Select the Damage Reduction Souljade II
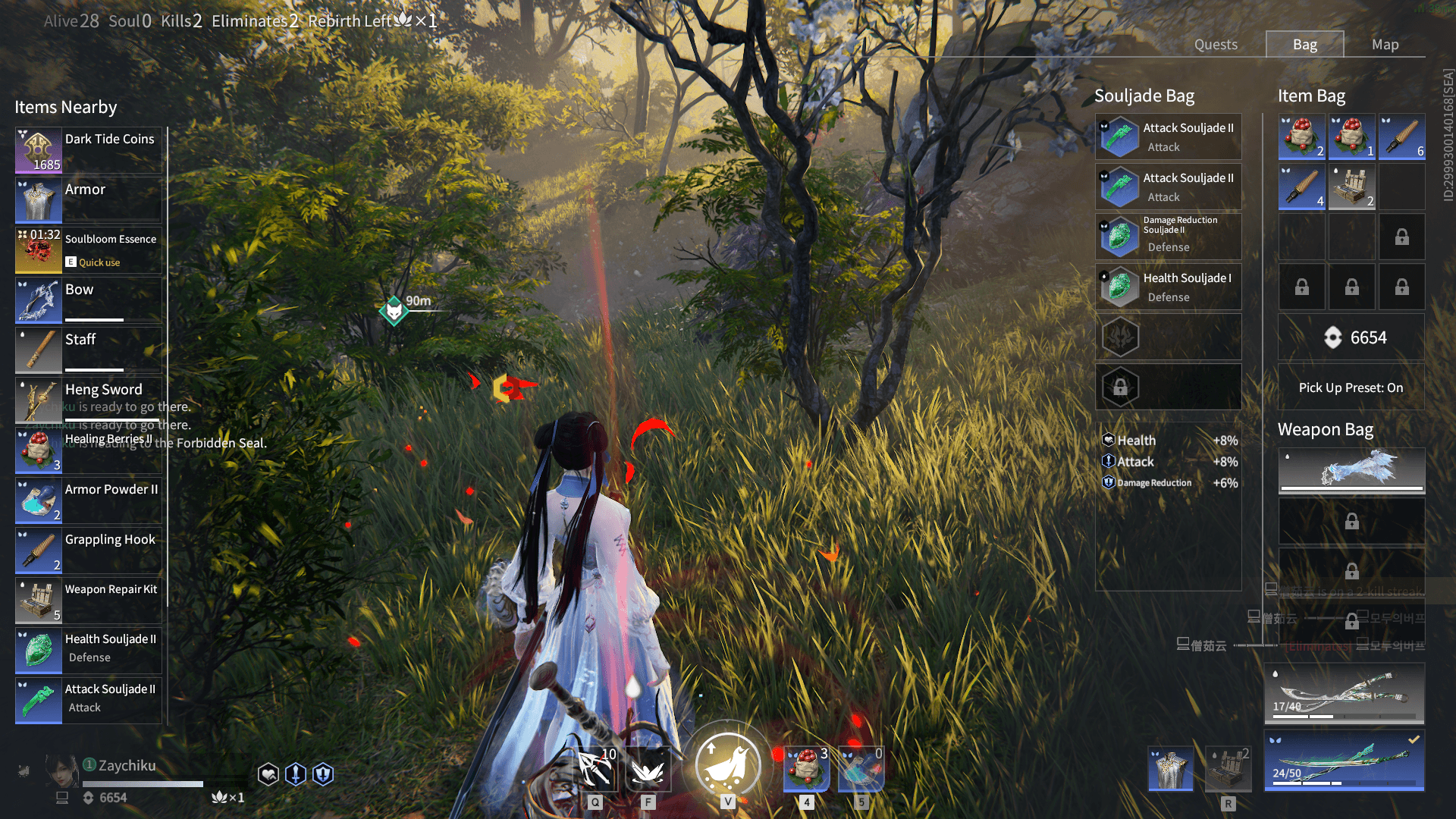Screen dimensions: 1456x819 pos(1168,237)
